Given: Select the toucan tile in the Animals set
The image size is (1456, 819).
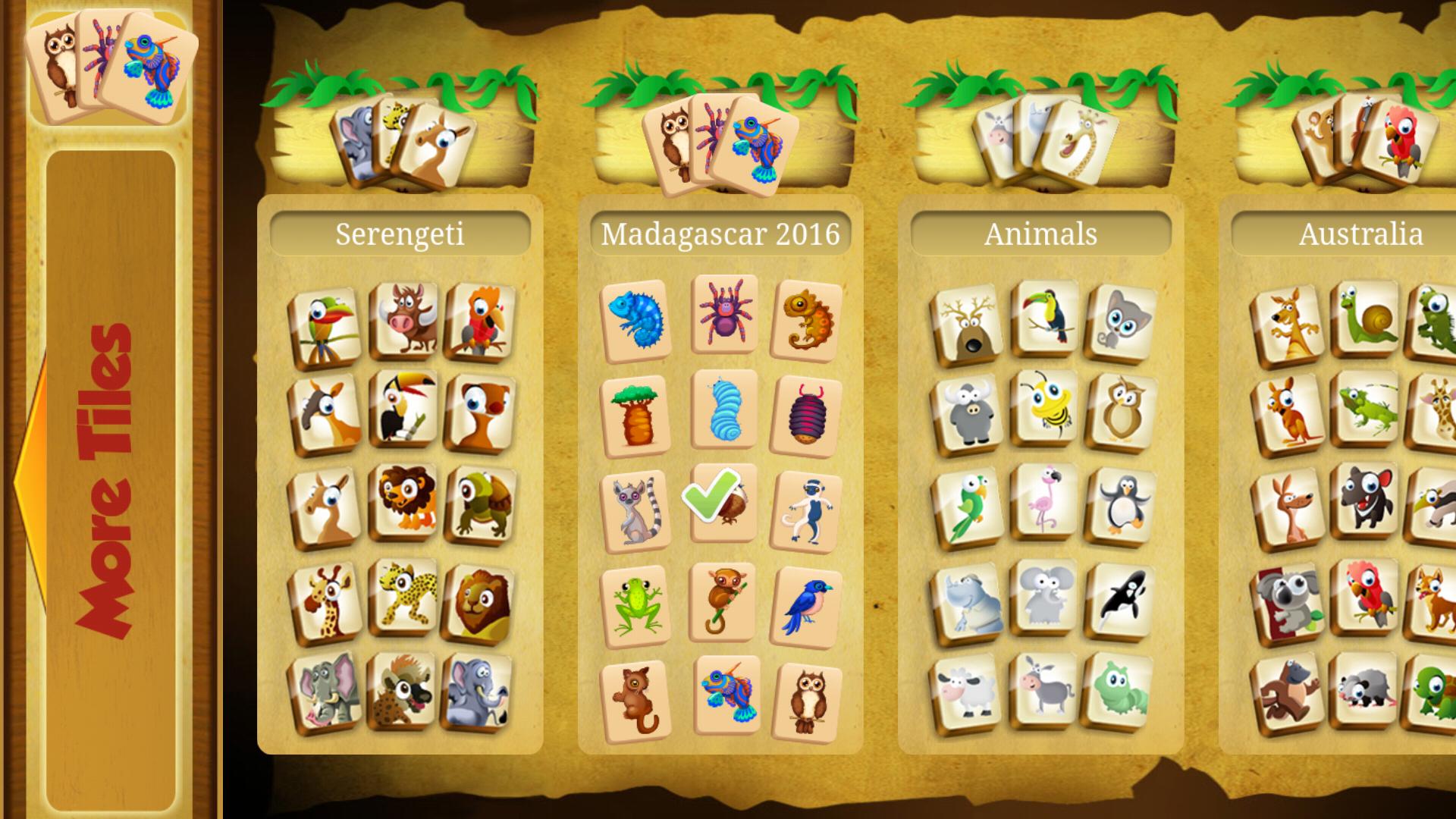Looking at the screenshot, I should (1046, 318).
